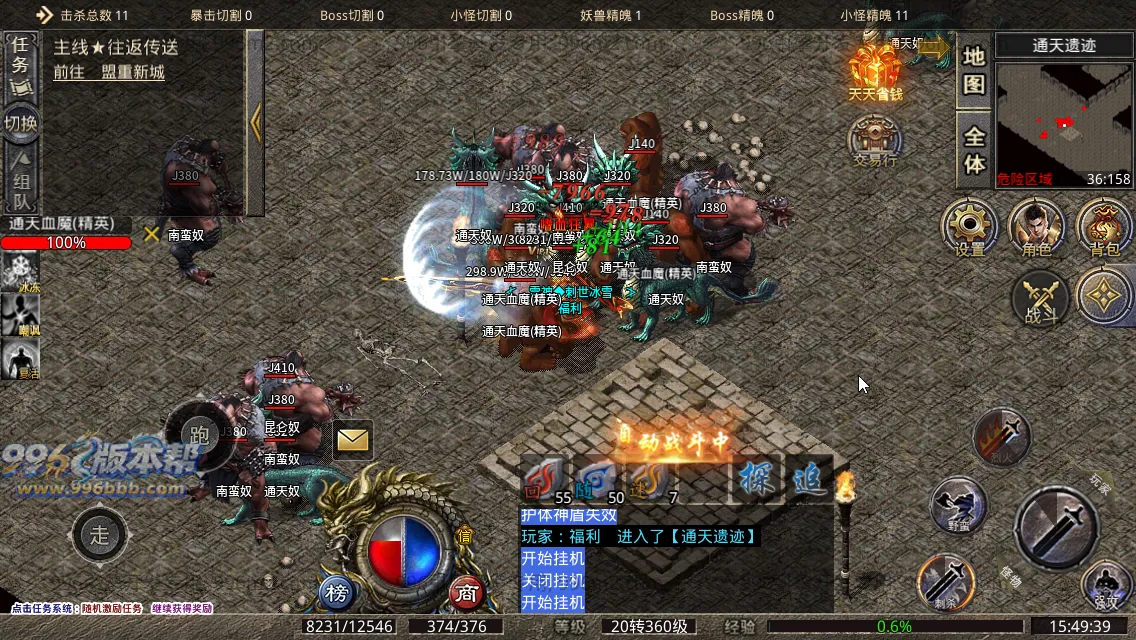Click the 切换 switch button

pos(20,123)
